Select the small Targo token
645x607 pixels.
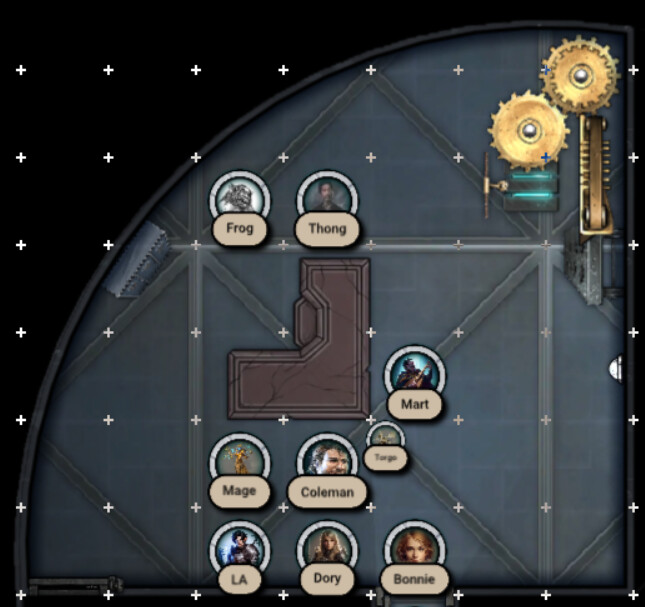386,440
